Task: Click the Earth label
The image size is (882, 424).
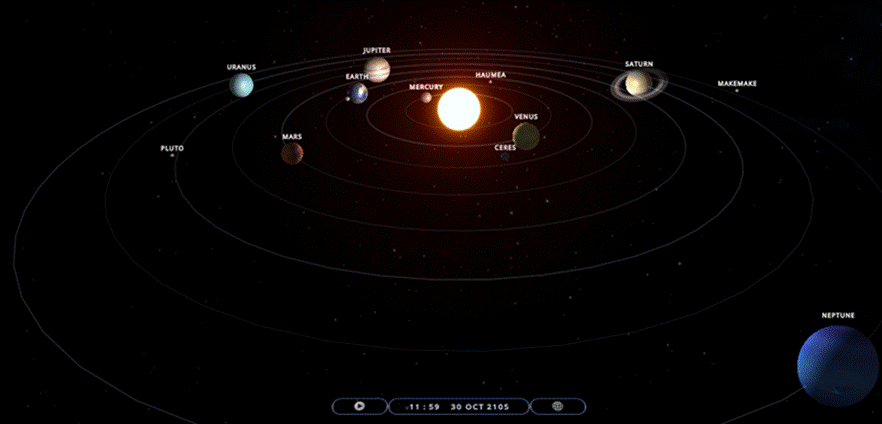Action: 357,76
